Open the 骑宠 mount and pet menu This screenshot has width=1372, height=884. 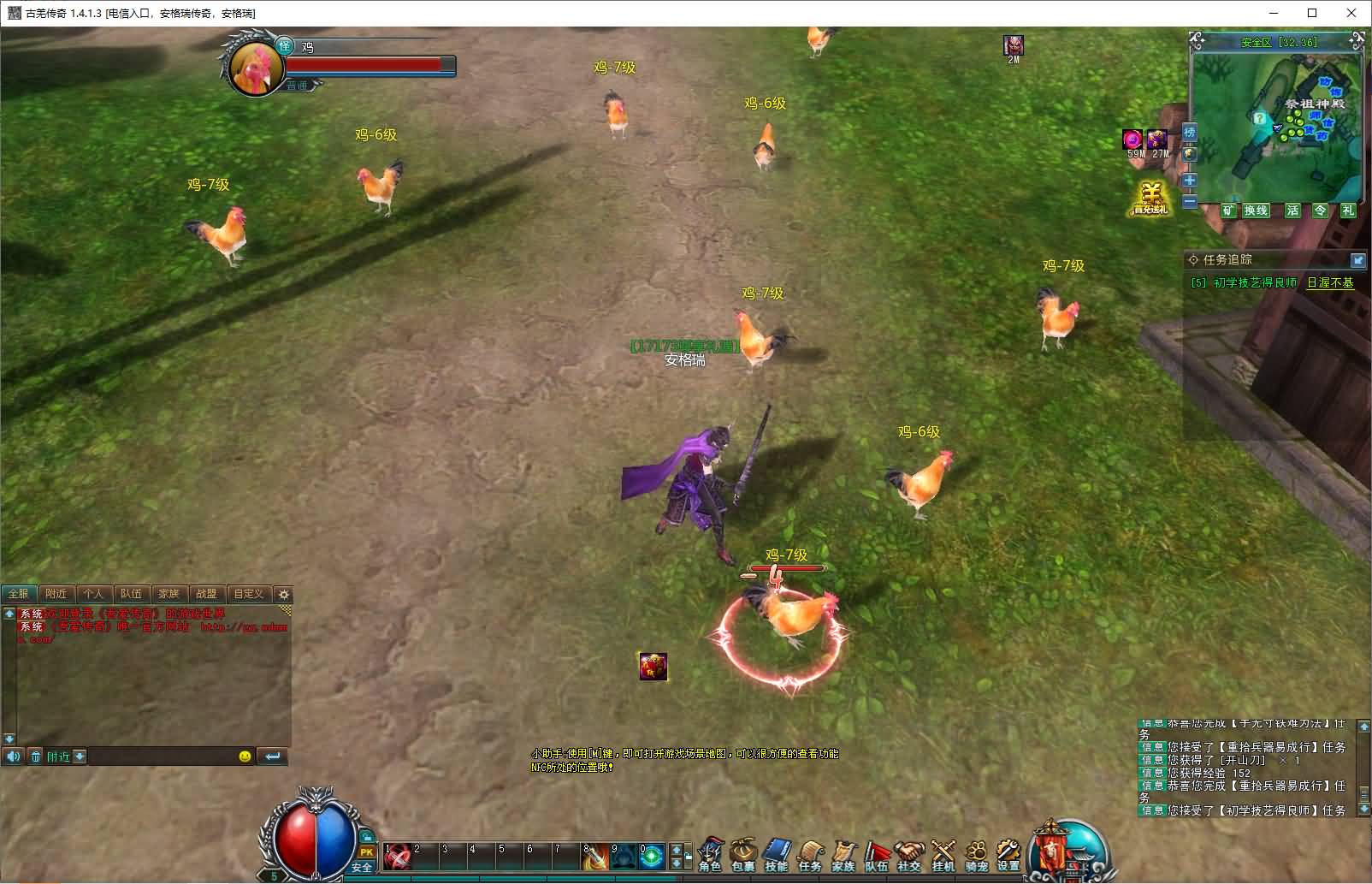tap(976, 854)
